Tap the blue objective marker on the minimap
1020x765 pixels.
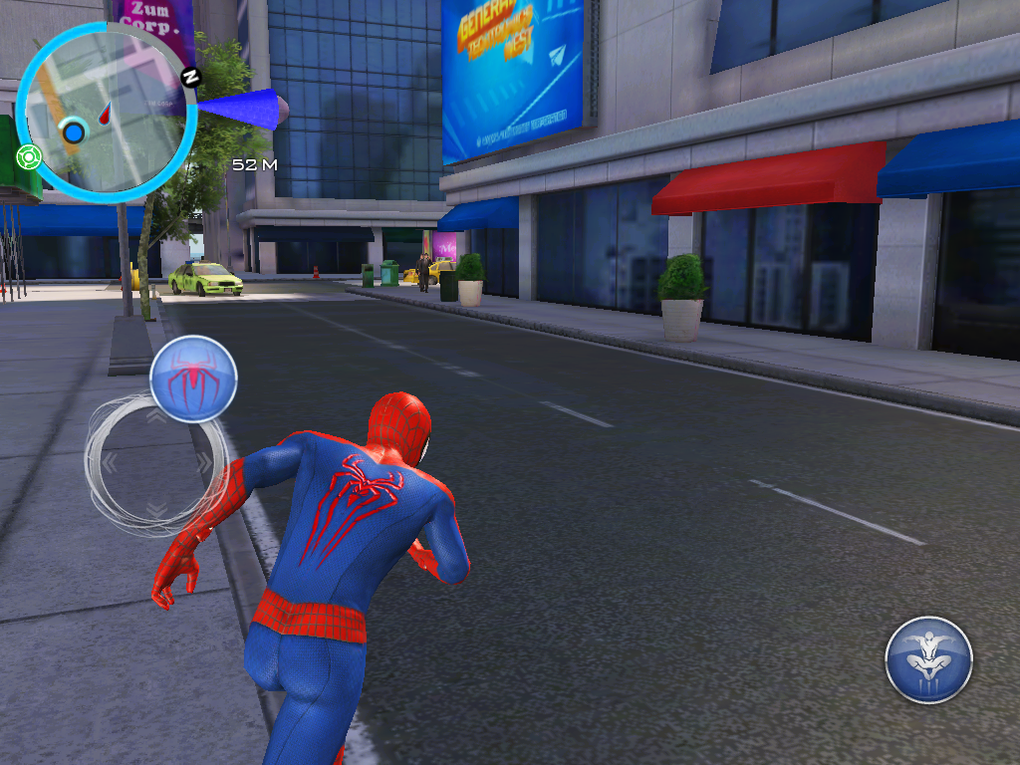tap(73, 132)
